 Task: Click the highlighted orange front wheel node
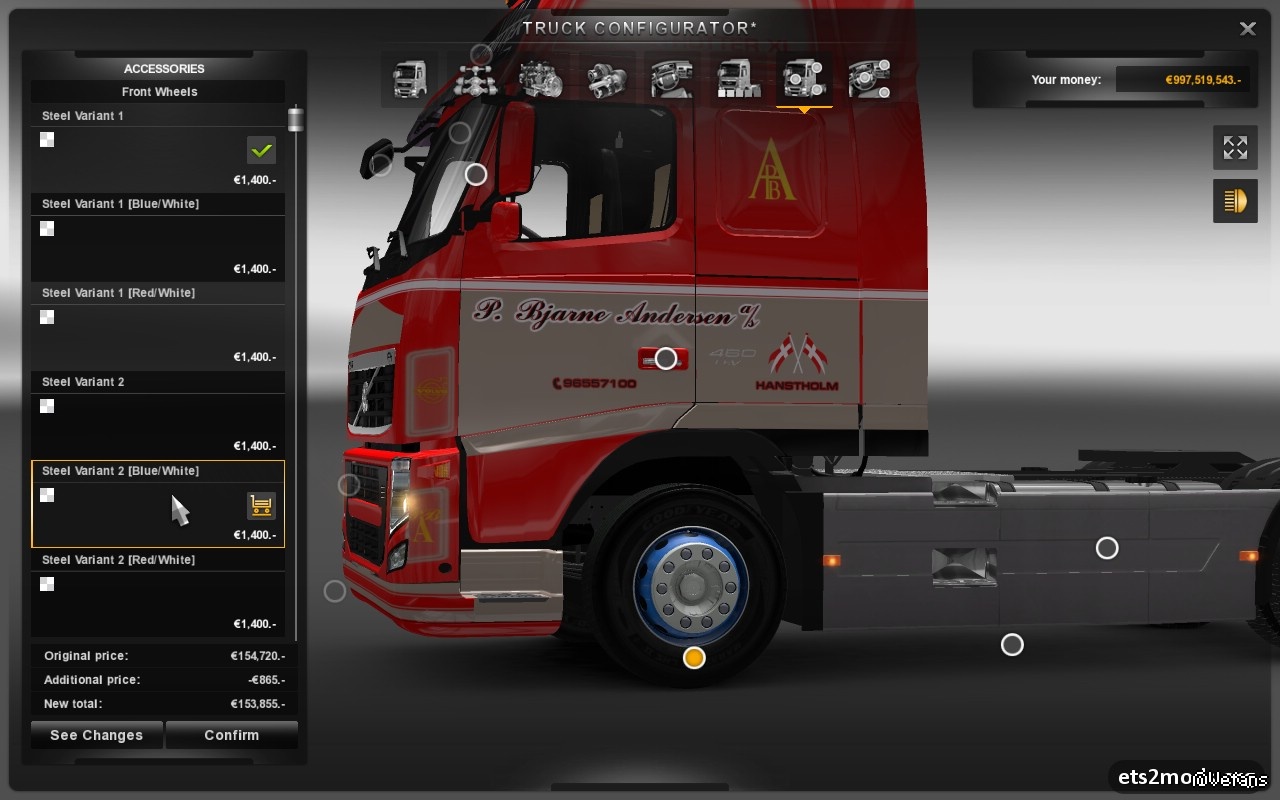tap(694, 657)
